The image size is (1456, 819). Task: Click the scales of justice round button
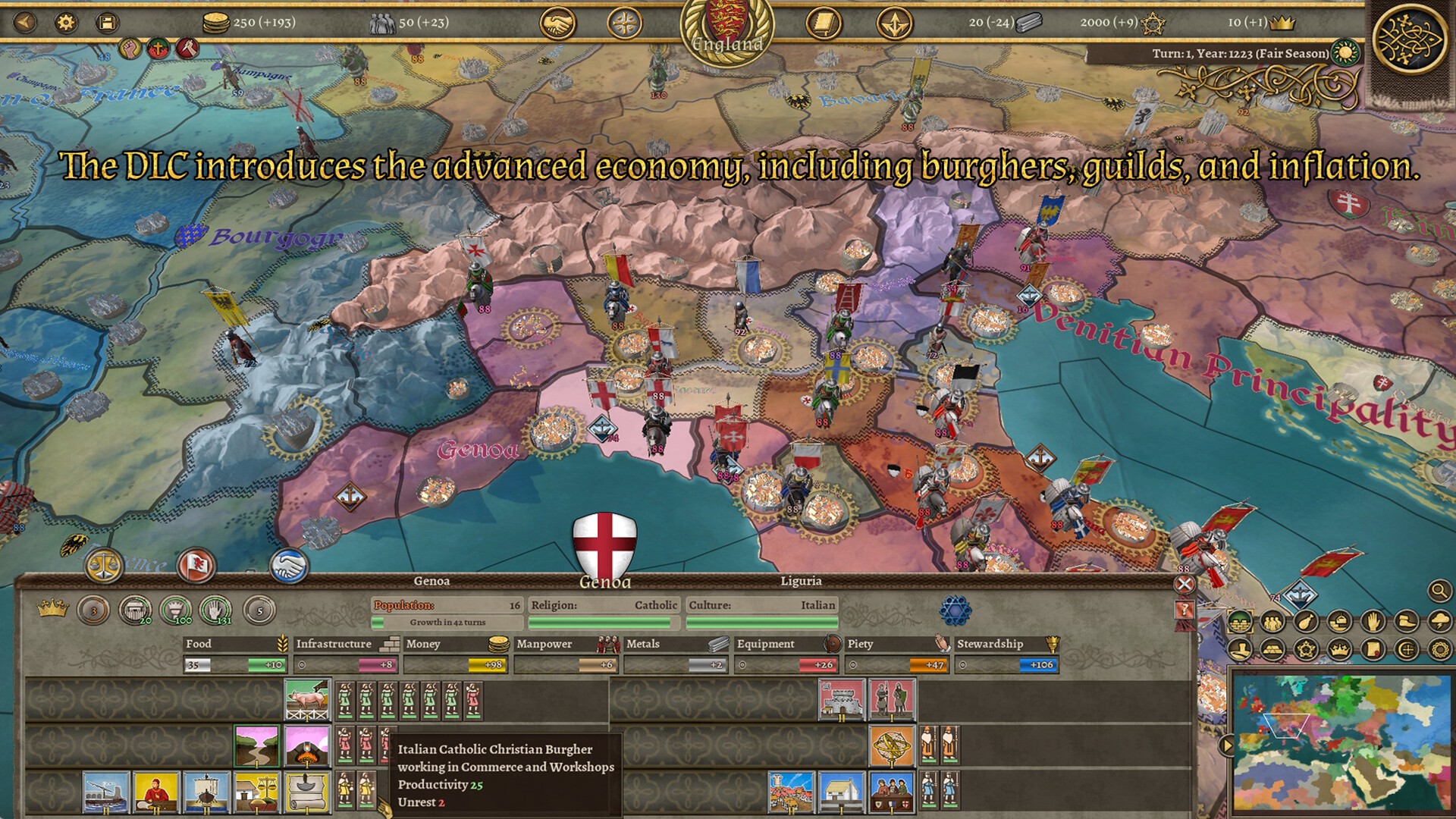[x=104, y=564]
